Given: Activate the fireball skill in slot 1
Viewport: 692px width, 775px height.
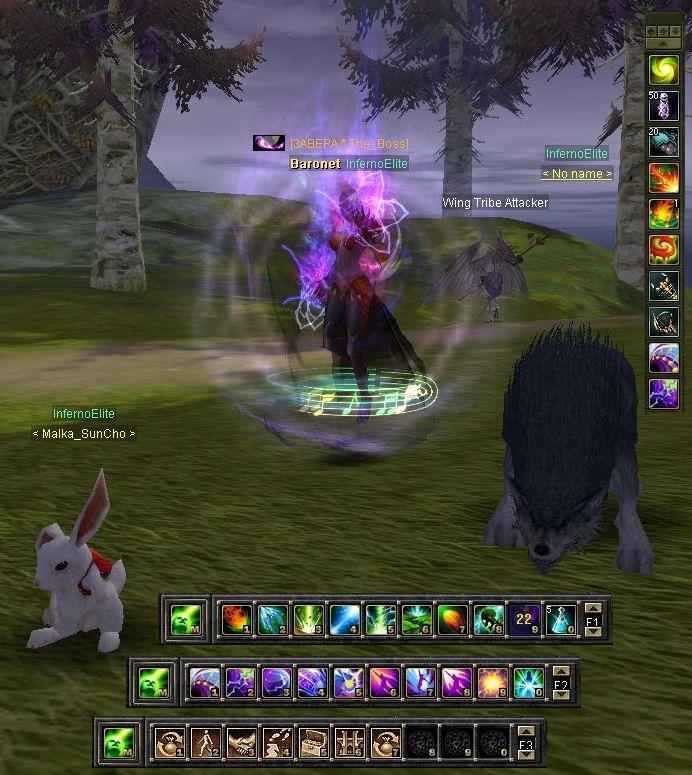Looking at the screenshot, I should point(236,620).
